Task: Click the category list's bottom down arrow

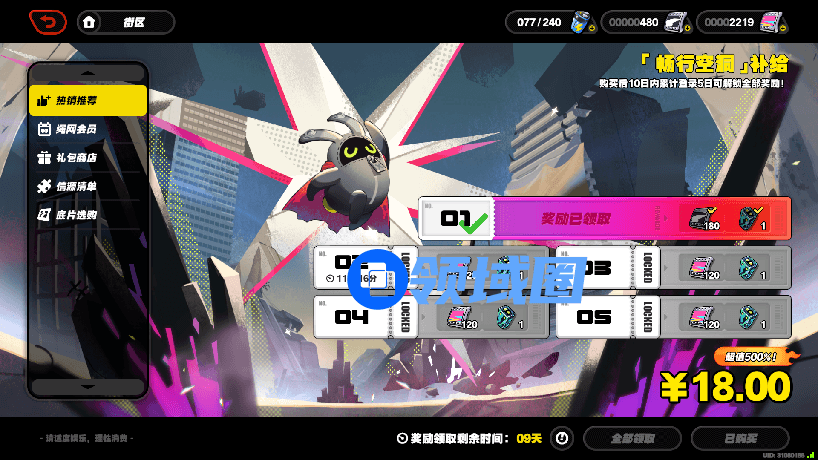Action: coord(88,385)
